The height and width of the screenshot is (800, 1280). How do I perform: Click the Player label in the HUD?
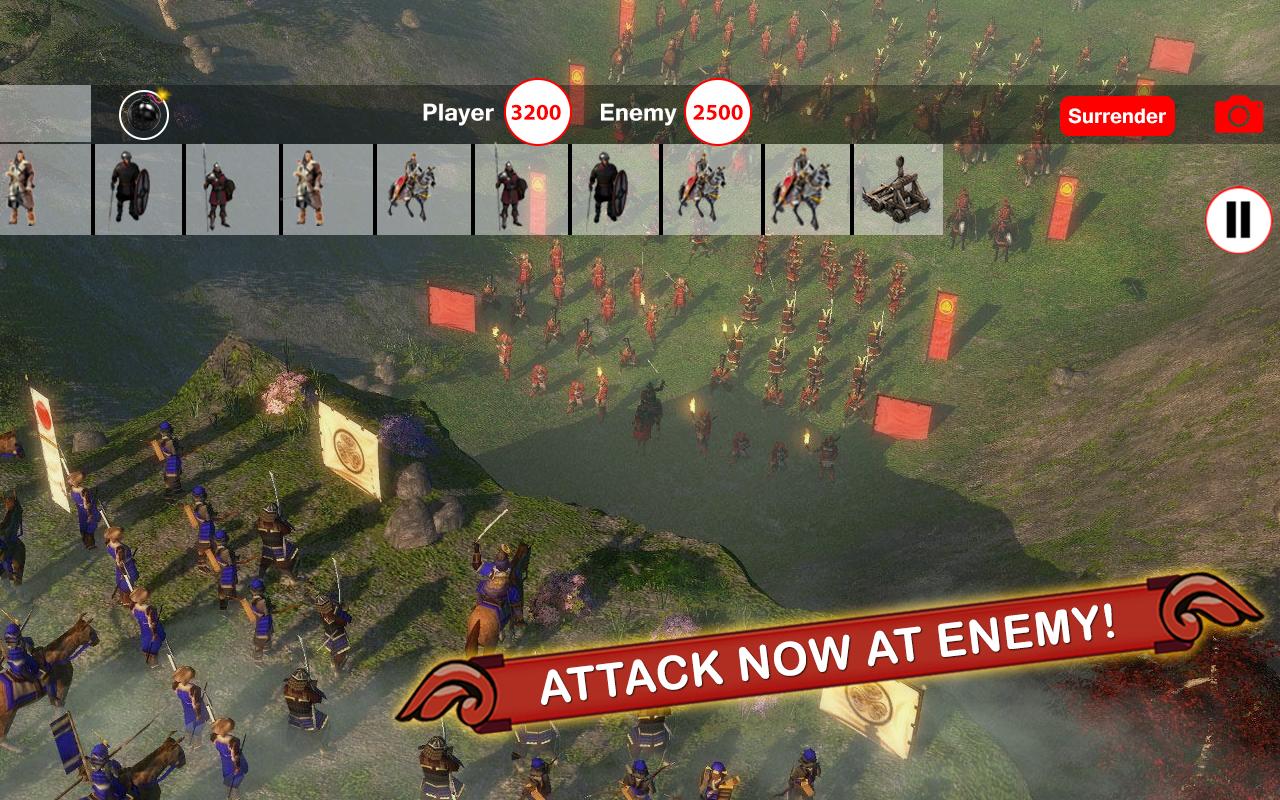(459, 113)
